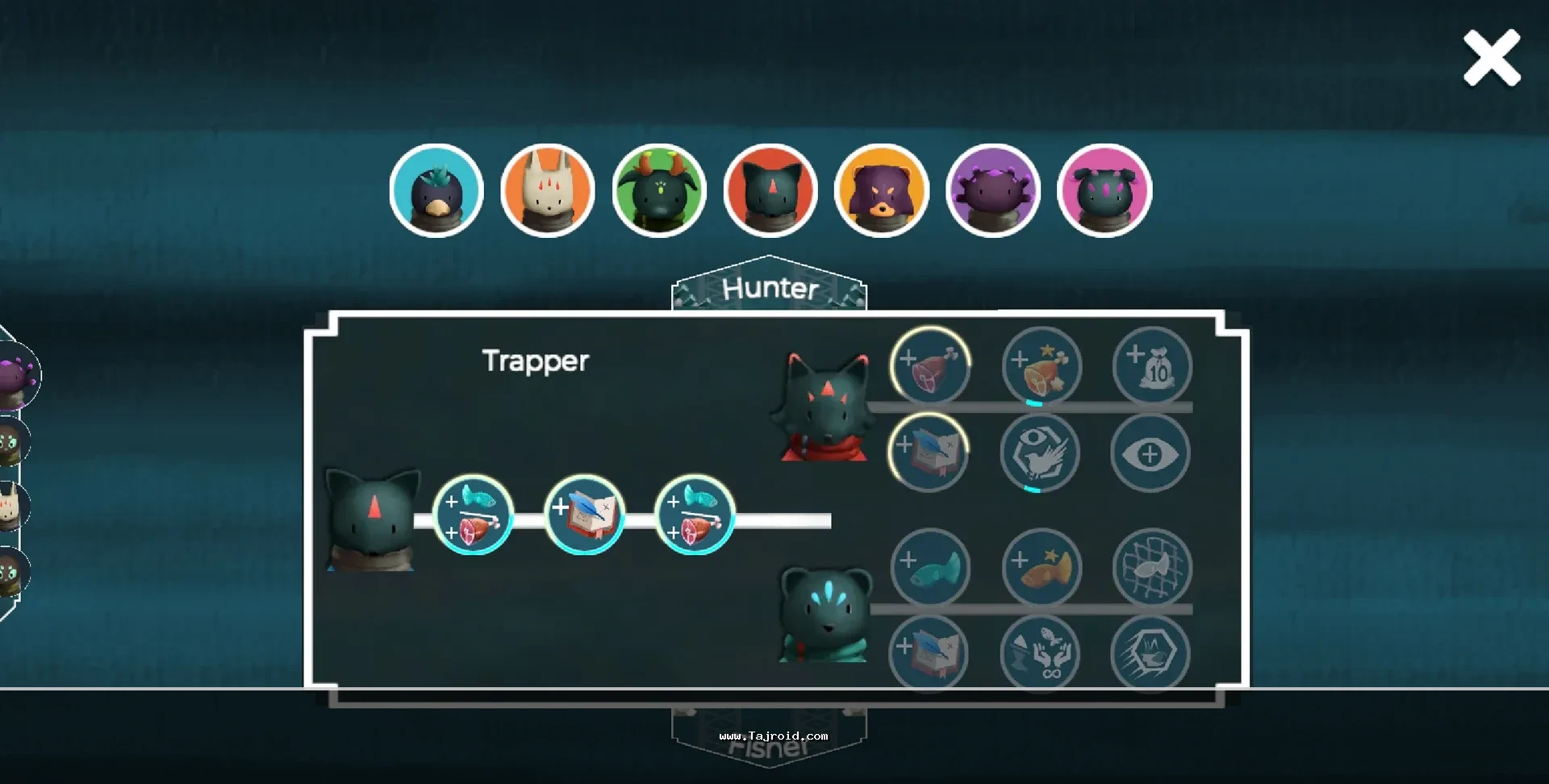
Task: Select the purple bear on yellow portrait
Action: 882,191
